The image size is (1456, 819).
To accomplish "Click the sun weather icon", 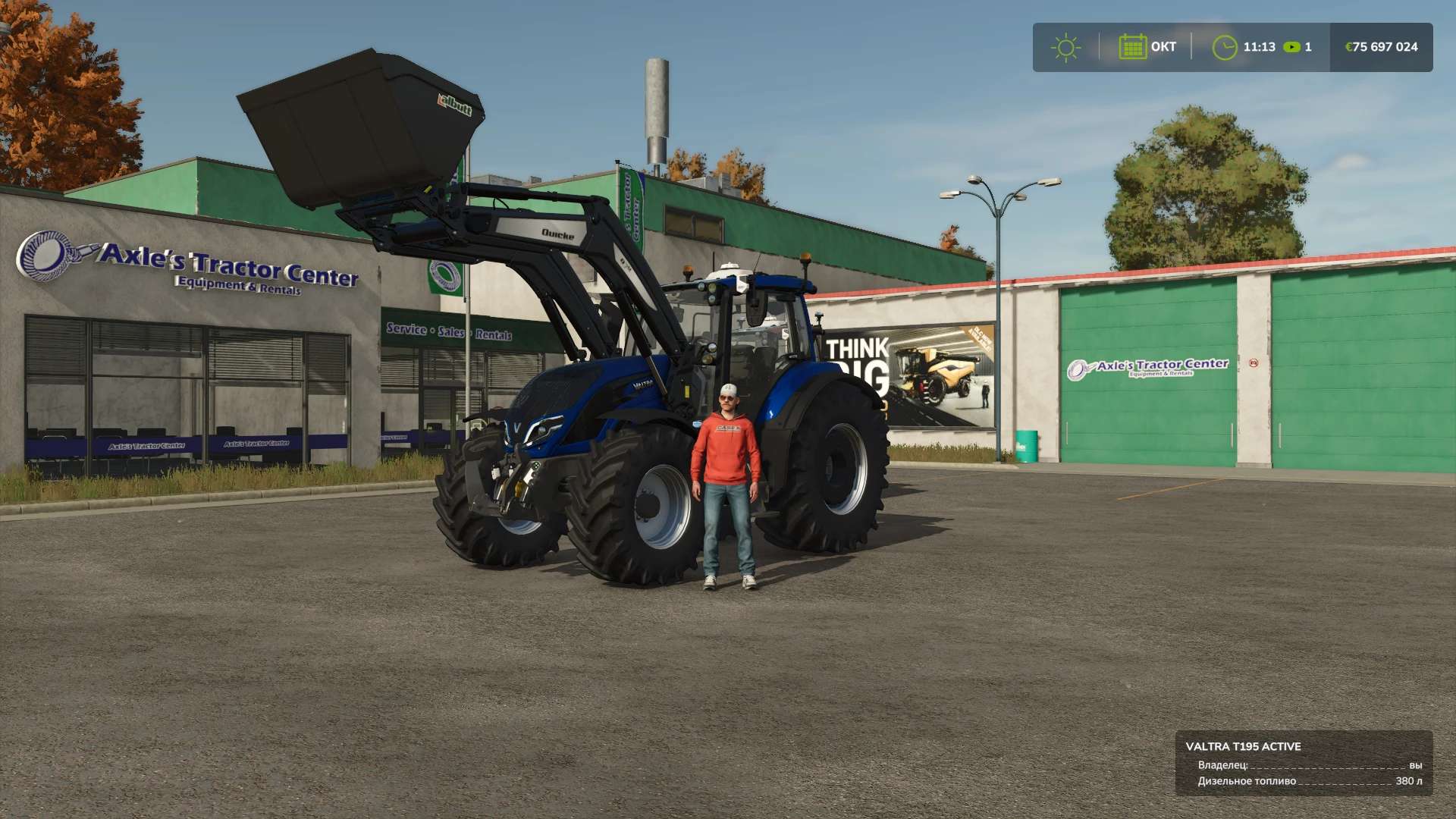I will [1065, 47].
